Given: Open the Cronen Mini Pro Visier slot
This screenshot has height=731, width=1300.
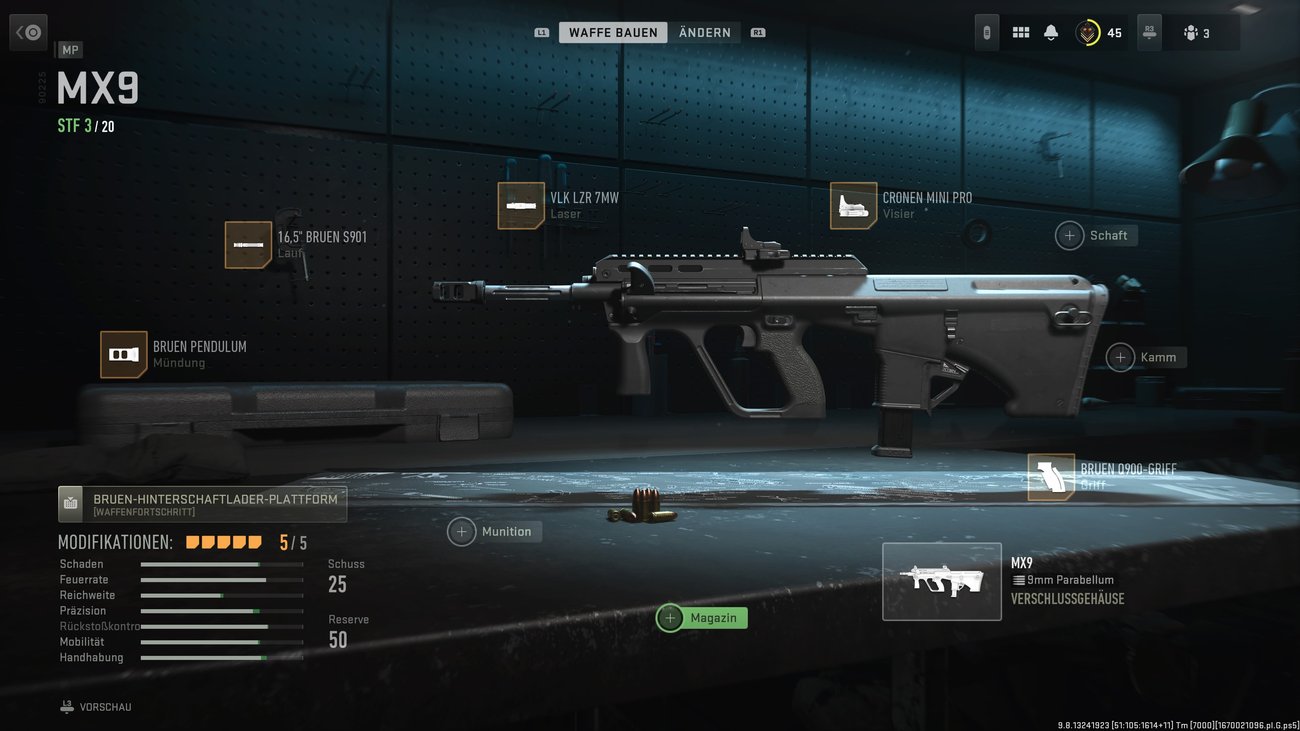Looking at the screenshot, I should (x=853, y=205).
